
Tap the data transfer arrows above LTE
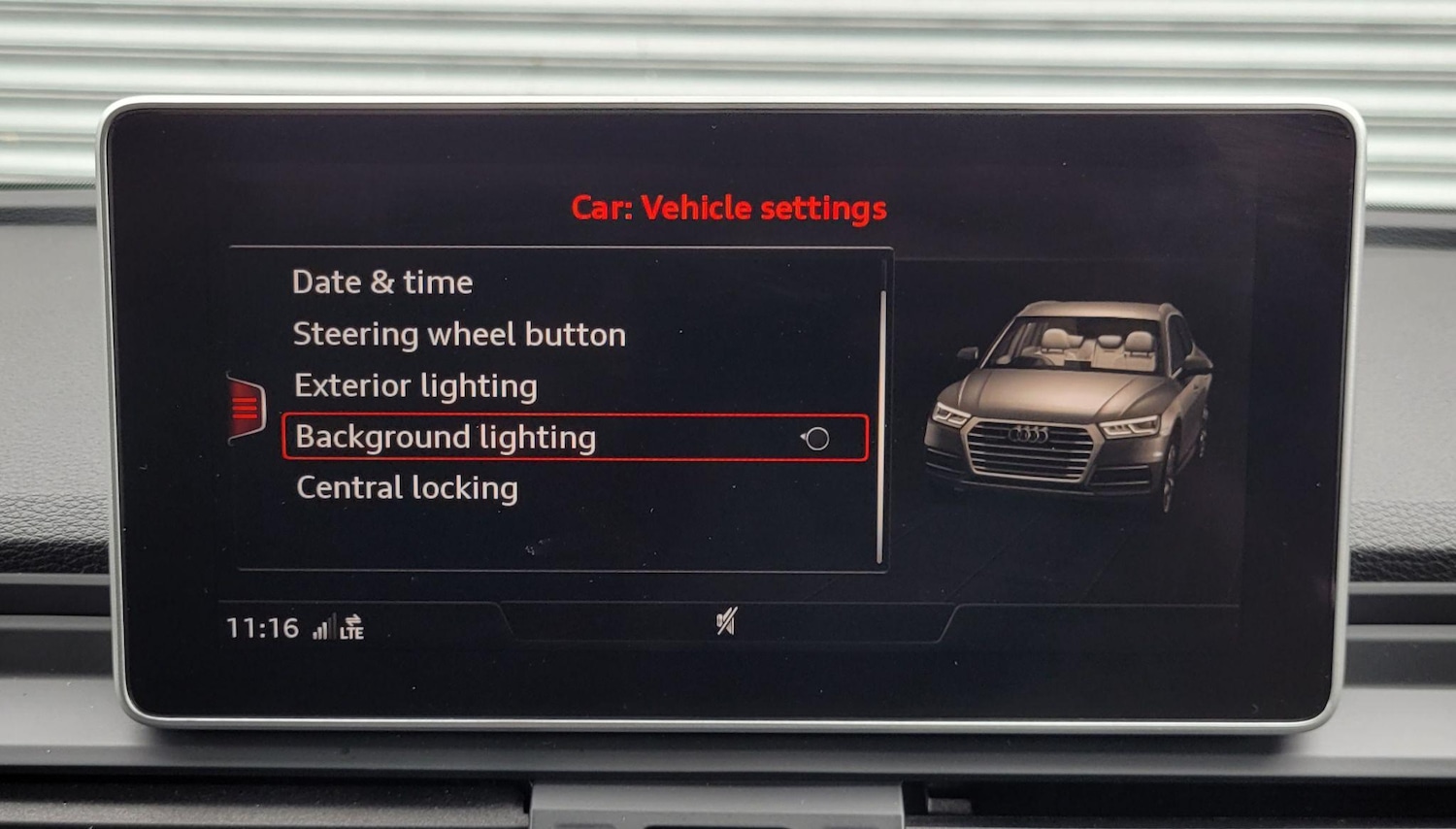351,618
